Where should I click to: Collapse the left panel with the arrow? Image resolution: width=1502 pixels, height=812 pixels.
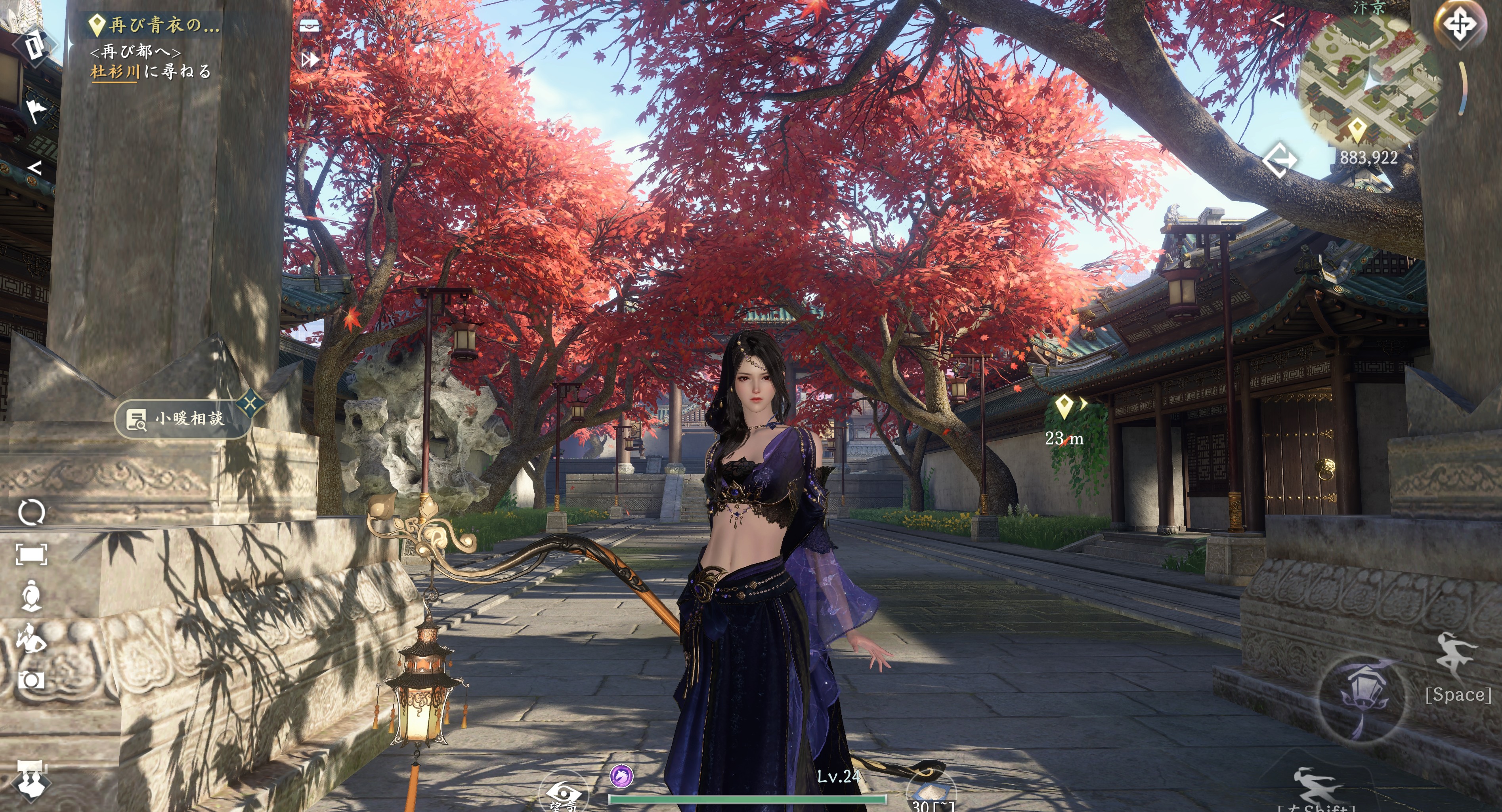click(x=34, y=168)
